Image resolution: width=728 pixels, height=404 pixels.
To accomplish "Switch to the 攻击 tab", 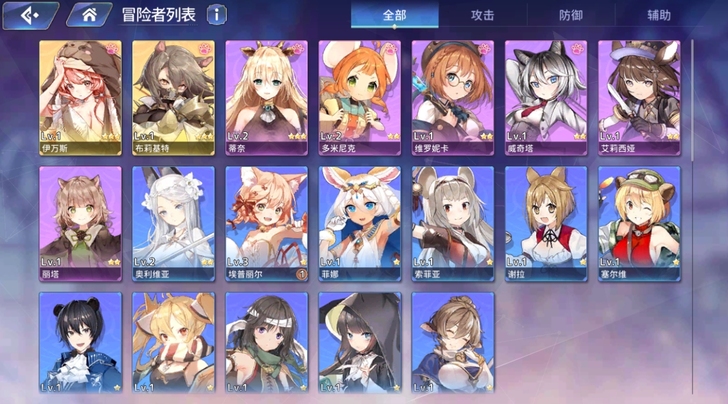I will pos(482,15).
